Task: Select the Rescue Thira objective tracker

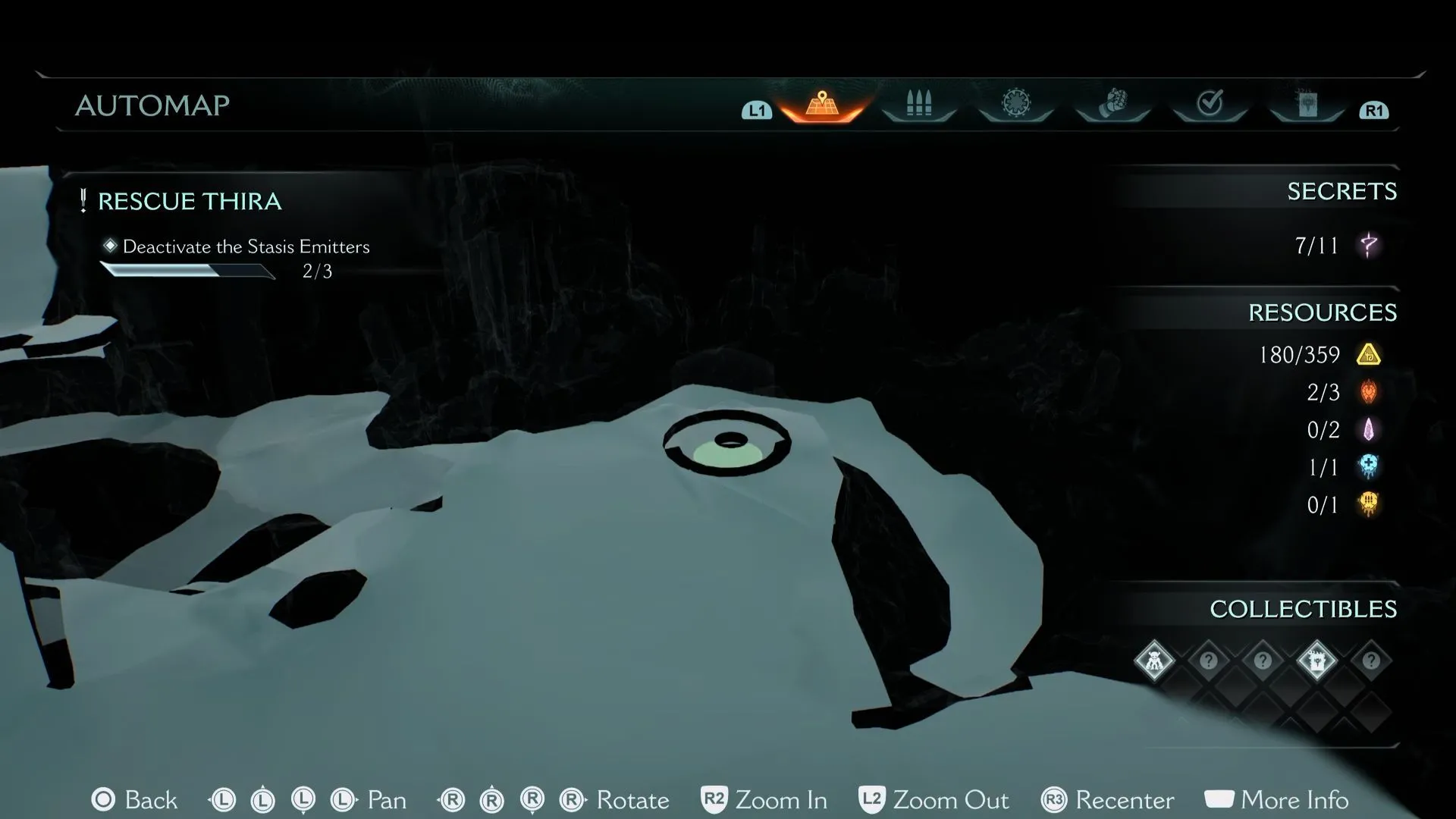Action: (190, 202)
